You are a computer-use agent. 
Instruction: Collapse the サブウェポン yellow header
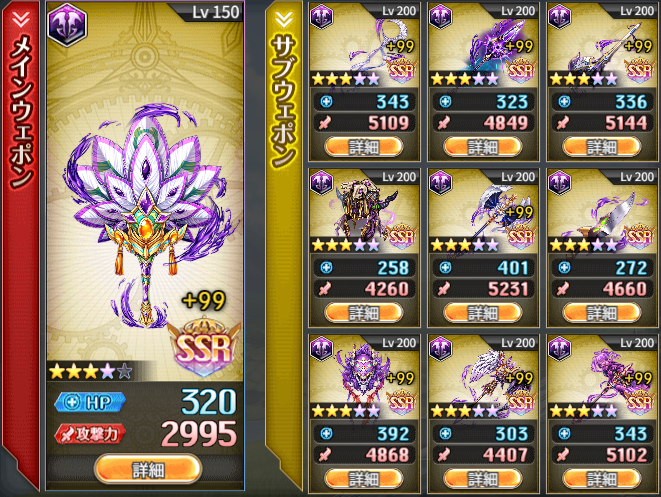[282, 17]
